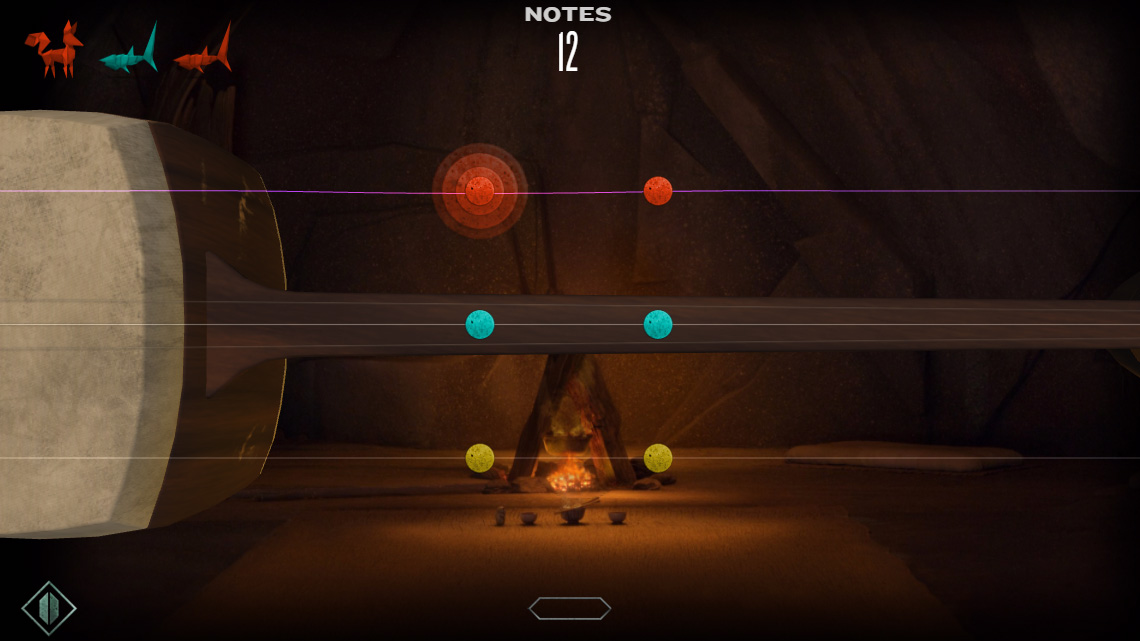Tap the pulsing red note with rings
The height and width of the screenshot is (641, 1140).
(480, 190)
